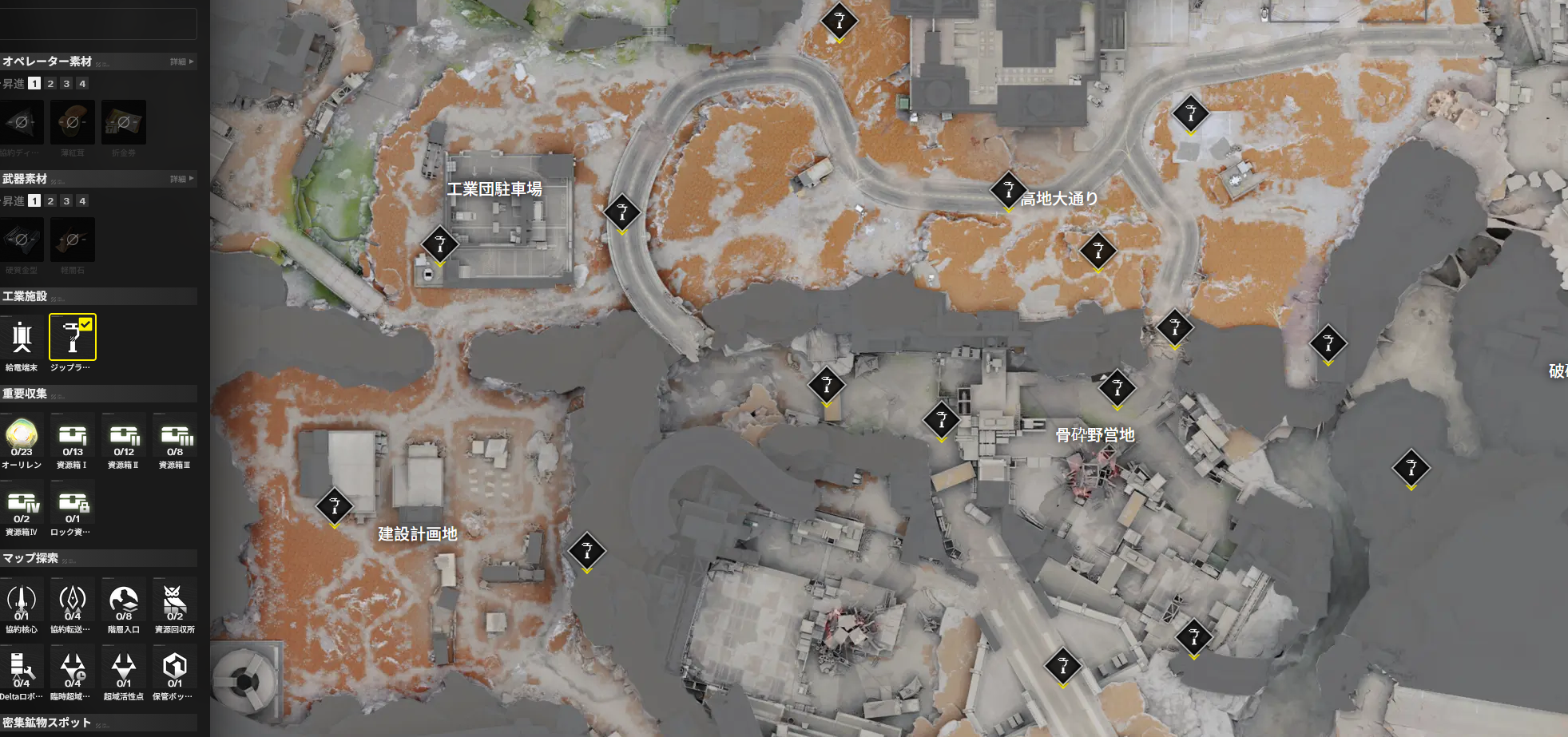Viewport: 1568px width, 737px height.
Task: Choose promotion level 2 under オペレーター素材
Action: coord(50,84)
